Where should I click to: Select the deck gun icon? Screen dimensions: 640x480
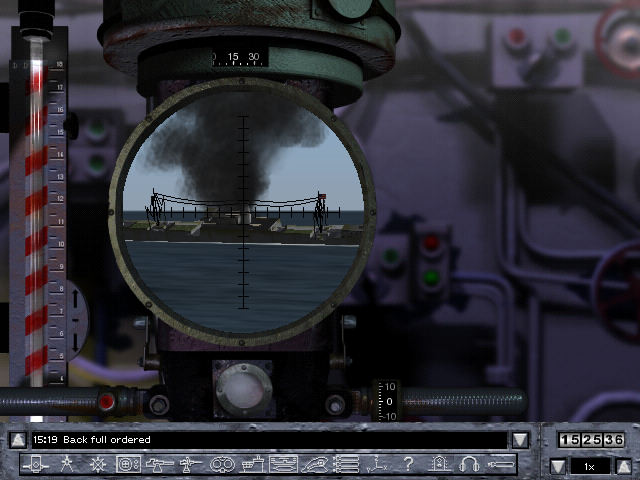(x=159, y=464)
